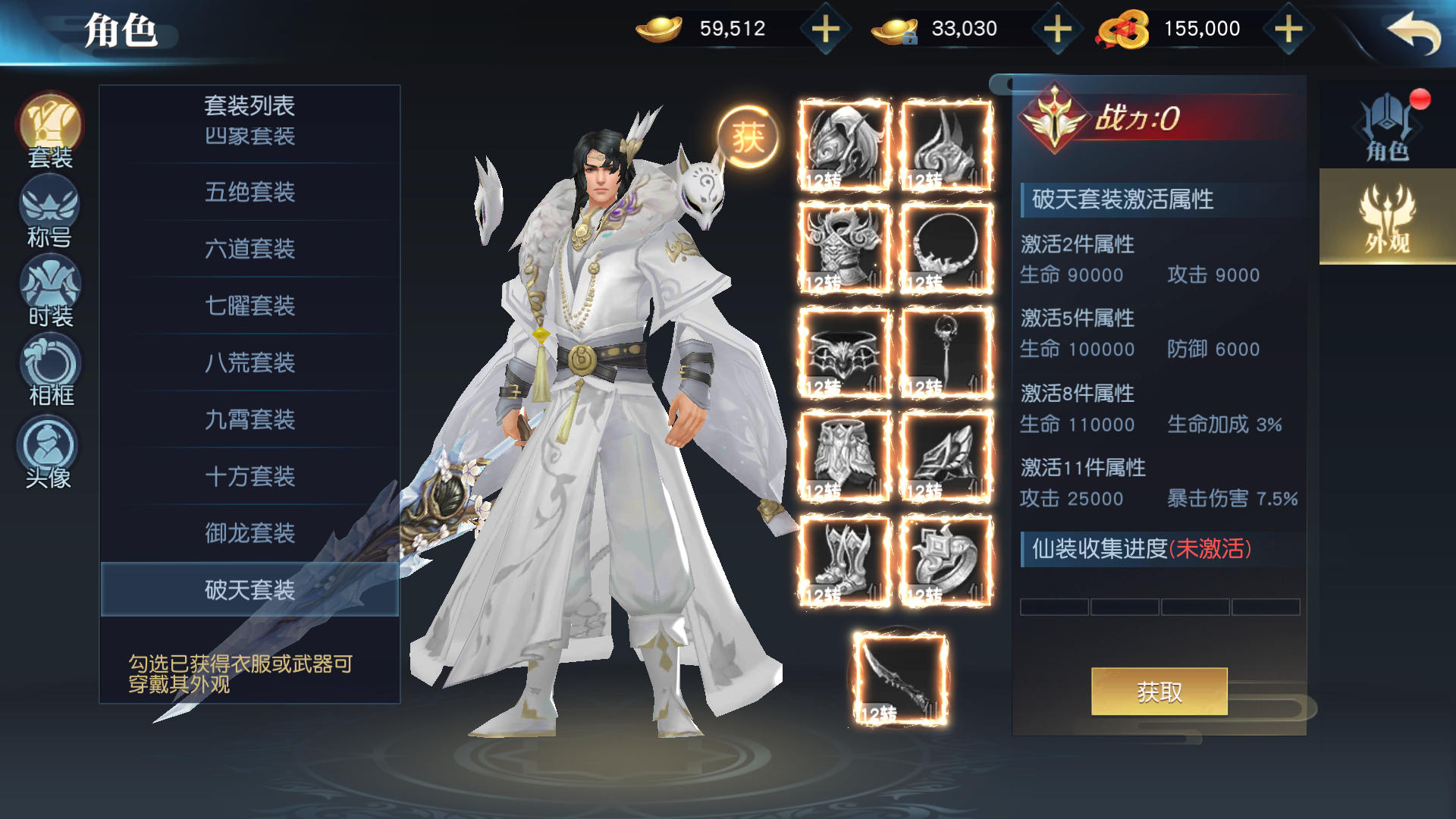The image size is (1456, 819).
Task: Select the helmet equipment slot
Action: [844, 145]
